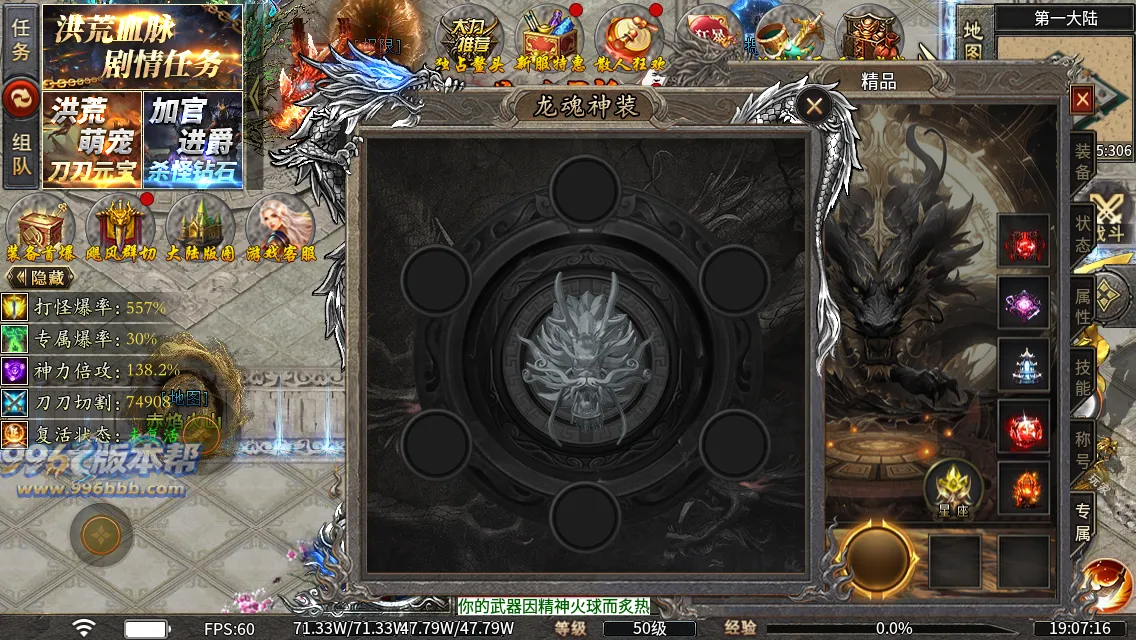Open the 专属 tab
1136x640 pixels.
pyautogui.click(x=1083, y=520)
